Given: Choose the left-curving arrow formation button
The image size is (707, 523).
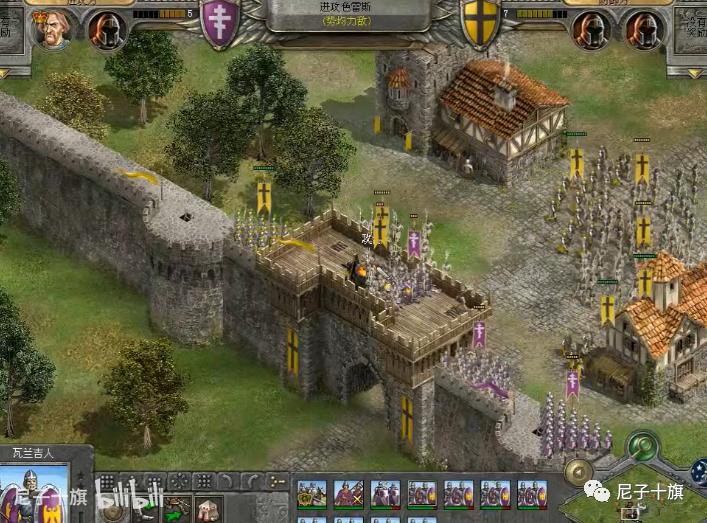Looking at the screenshot, I should (x=225, y=482).
